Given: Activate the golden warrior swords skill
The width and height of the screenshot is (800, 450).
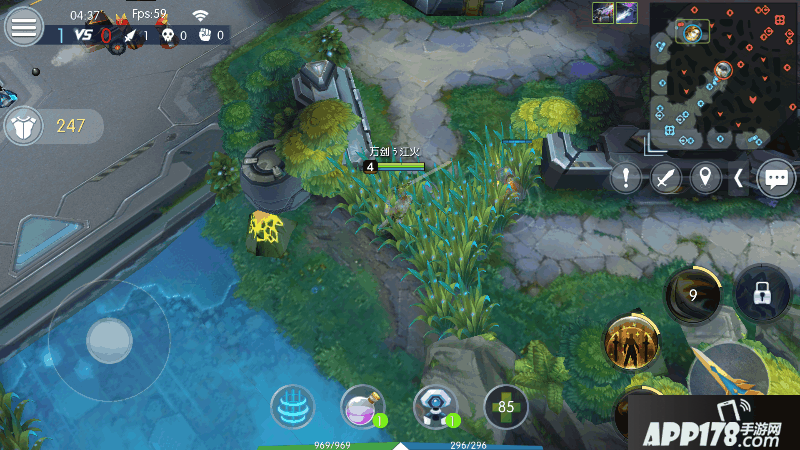Looking at the screenshot, I should click(x=631, y=343).
